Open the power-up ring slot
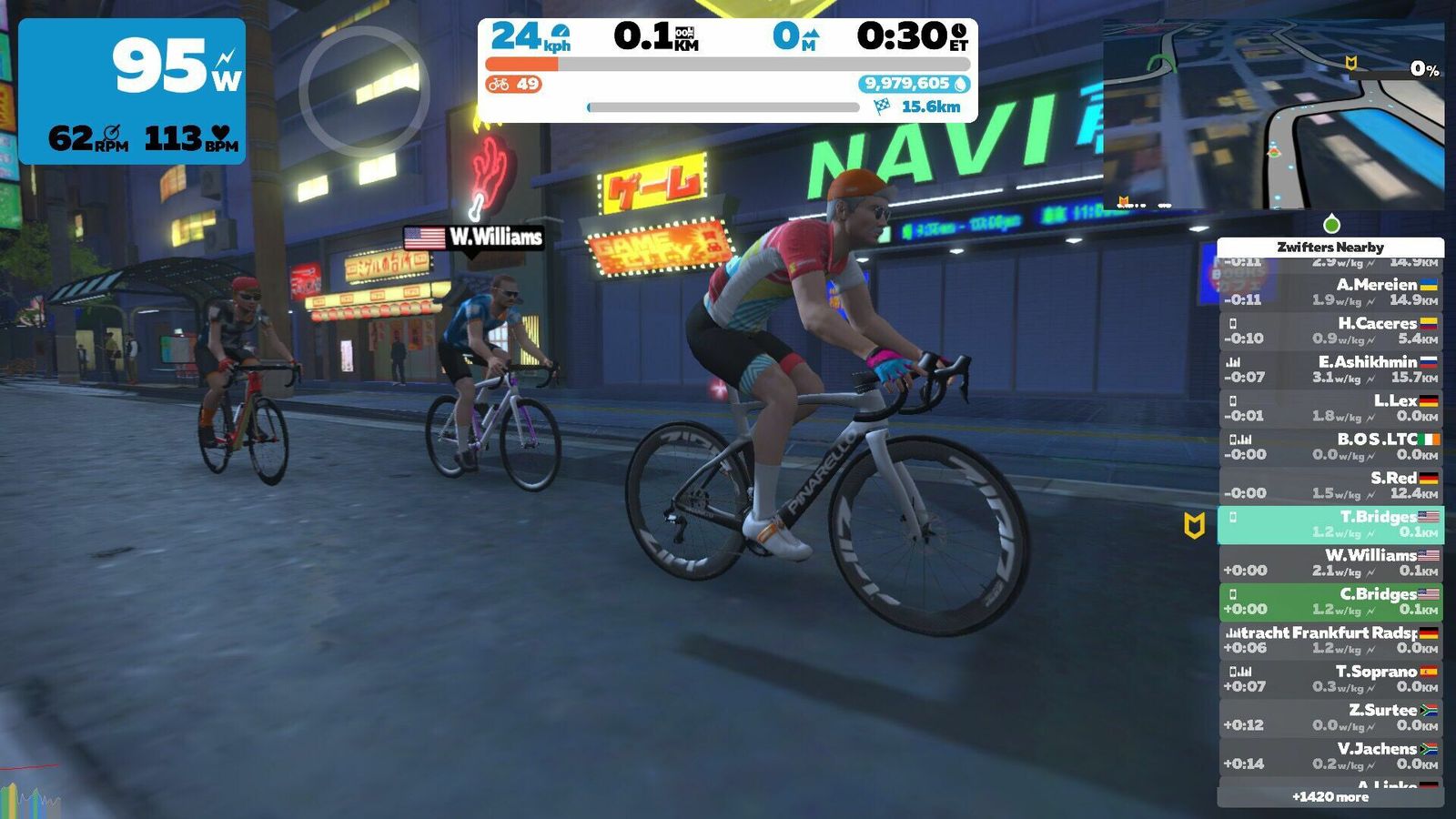The image size is (1456, 819). [x=364, y=91]
